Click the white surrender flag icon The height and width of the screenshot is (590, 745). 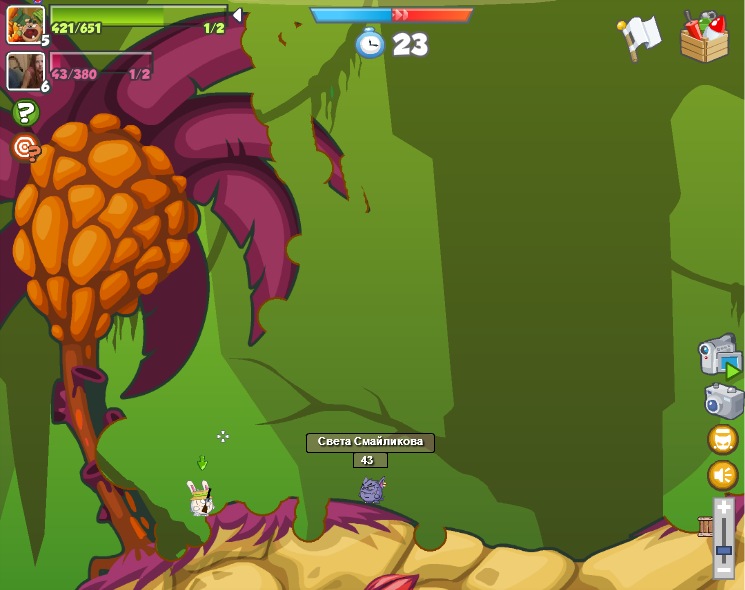pos(640,37)
